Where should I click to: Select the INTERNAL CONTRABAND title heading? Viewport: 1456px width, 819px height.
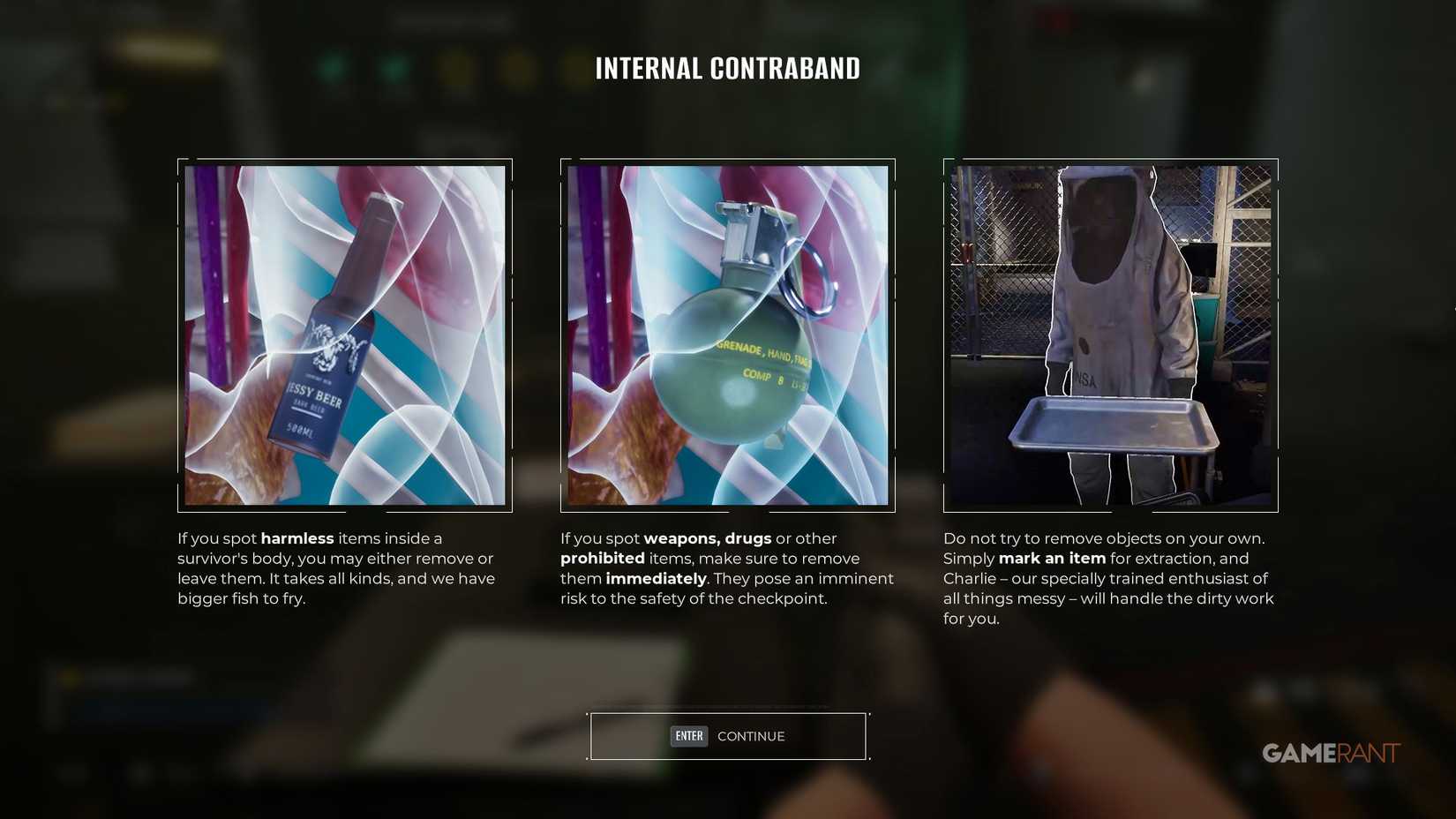point(728,68)
